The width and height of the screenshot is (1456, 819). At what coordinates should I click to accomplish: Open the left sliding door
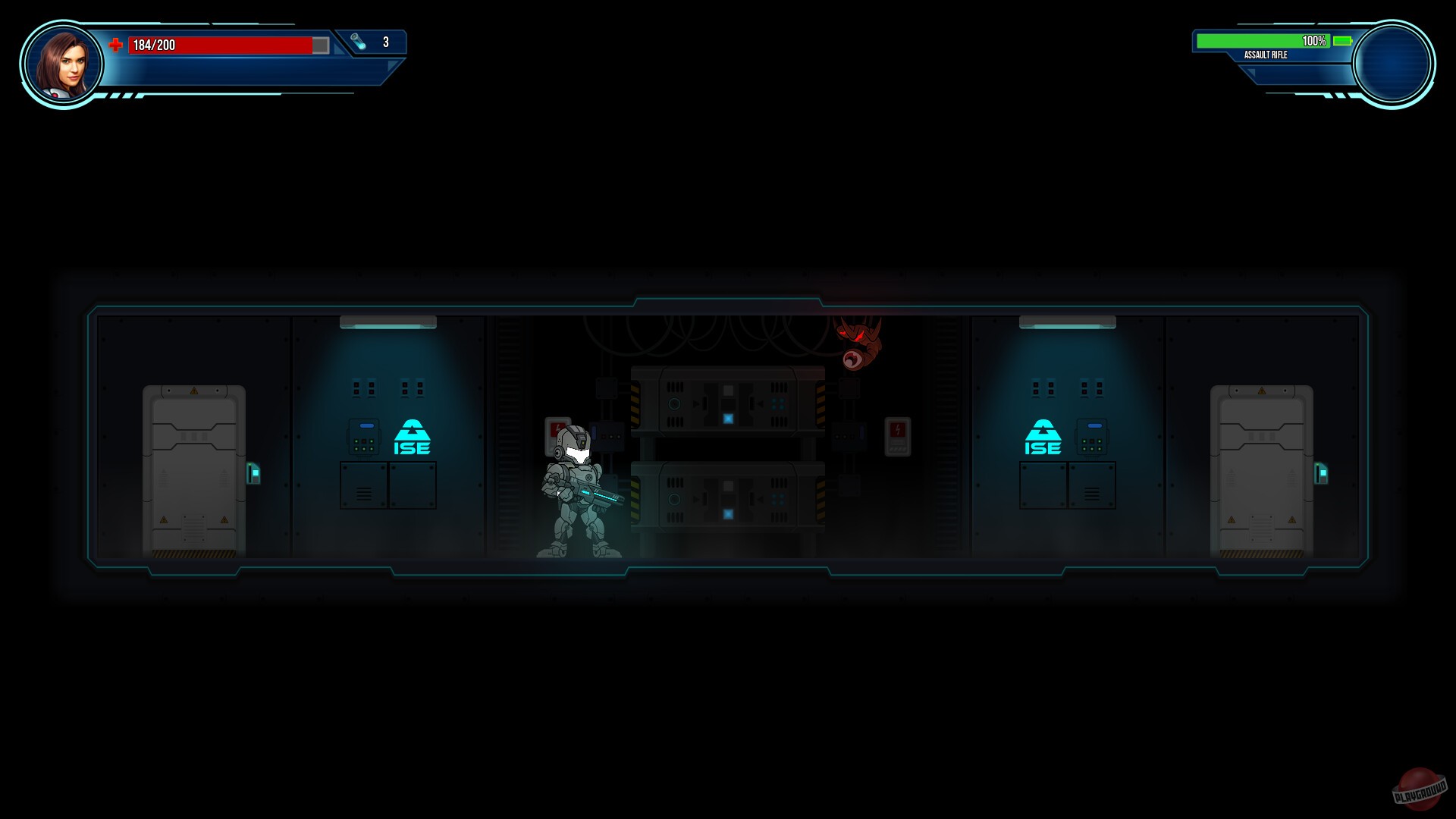click(x=194, y=470)
